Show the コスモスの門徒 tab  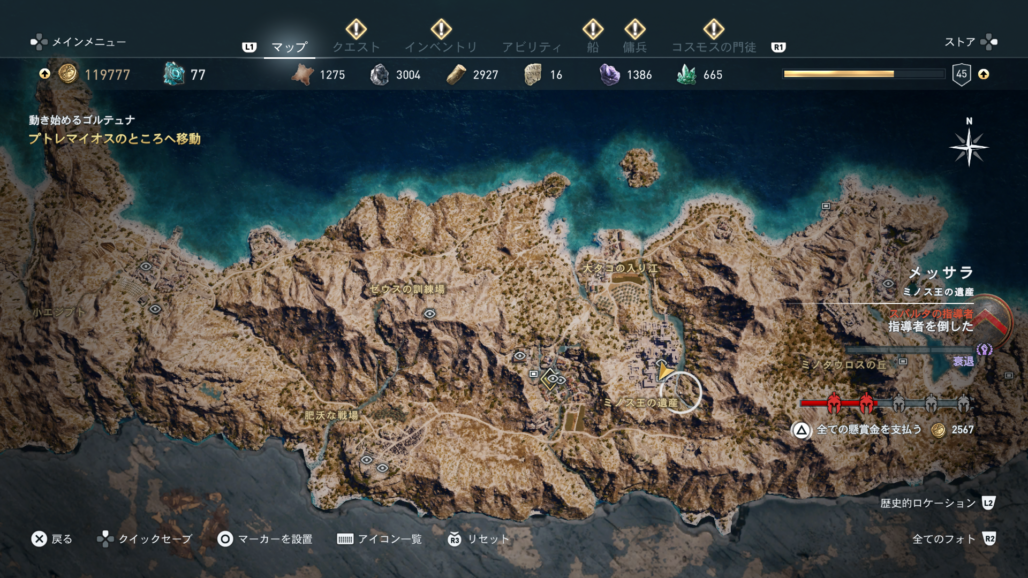tap(713, 46)
